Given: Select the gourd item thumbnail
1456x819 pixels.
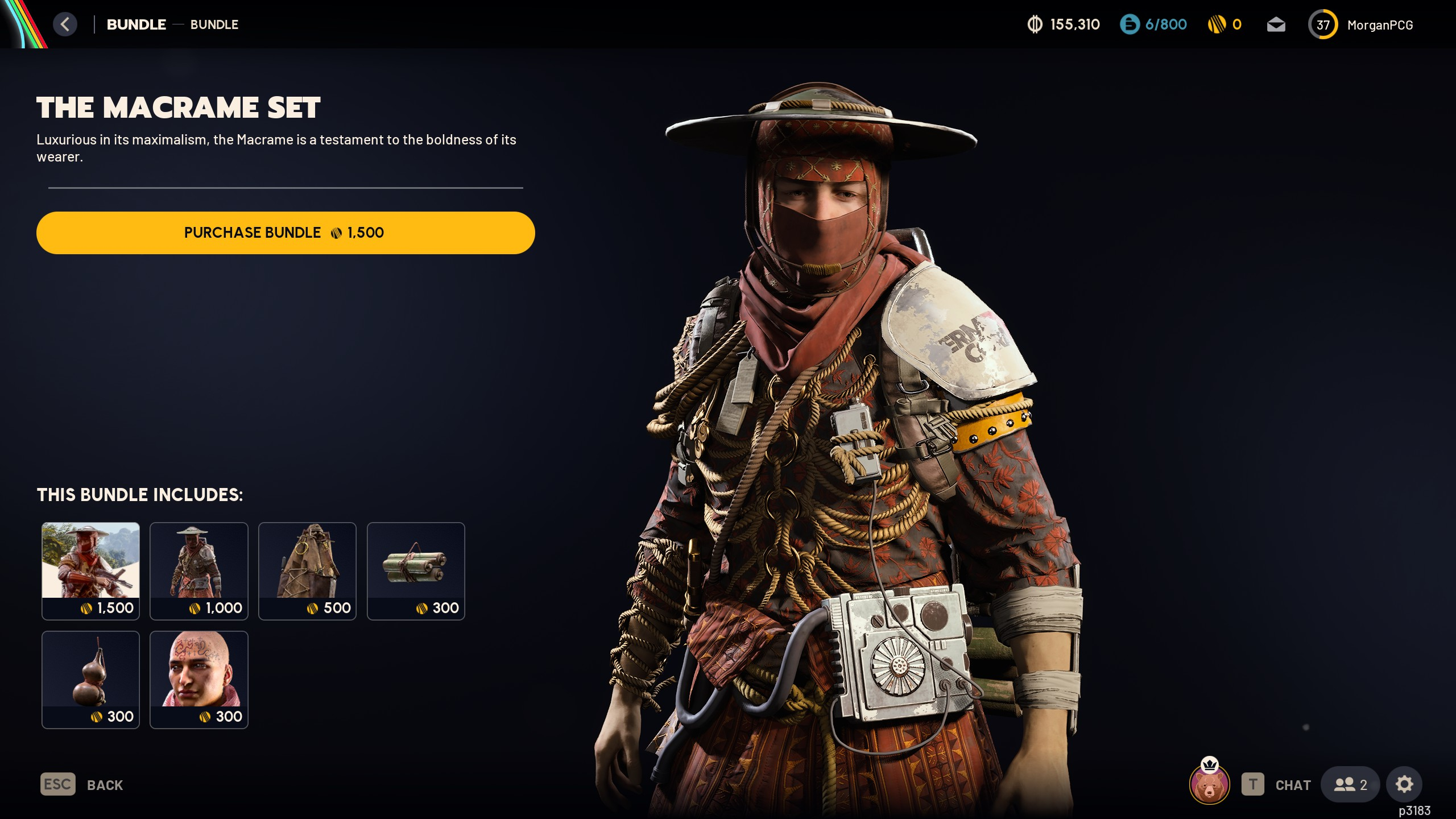Looking at the screenshot, I should pos(90,679).
